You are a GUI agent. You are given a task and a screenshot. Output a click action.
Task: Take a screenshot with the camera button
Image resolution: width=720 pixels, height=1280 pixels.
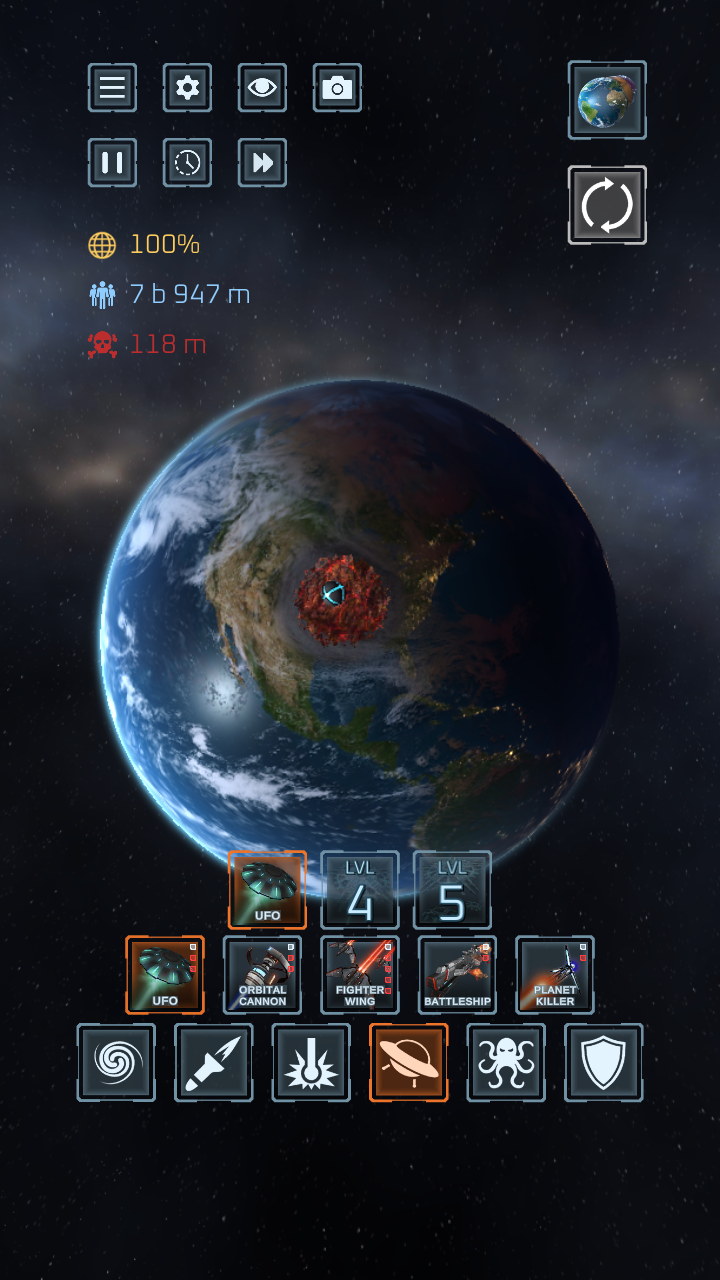(337, 88)
